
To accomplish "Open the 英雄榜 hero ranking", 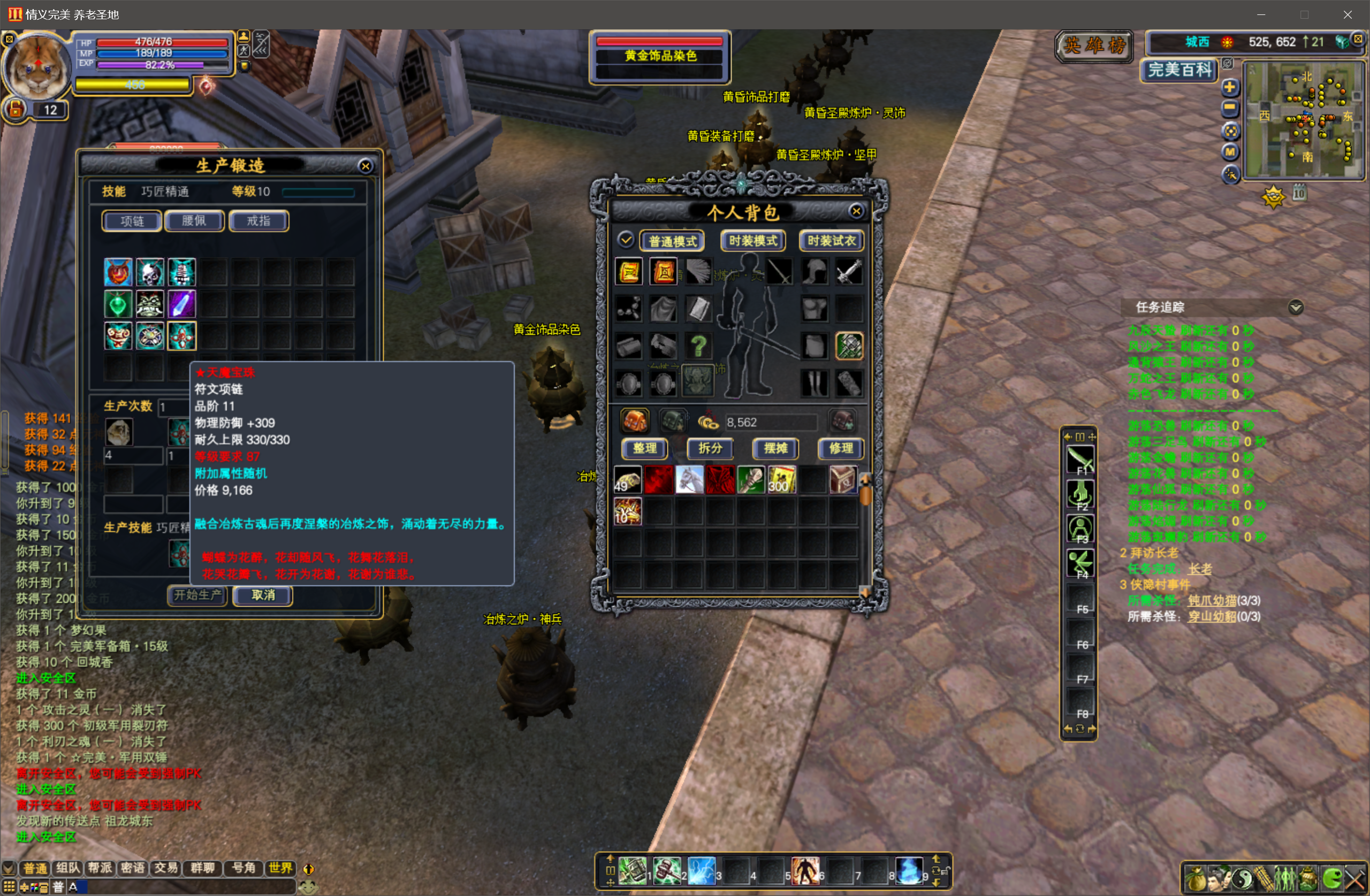I will [1094, 45].
